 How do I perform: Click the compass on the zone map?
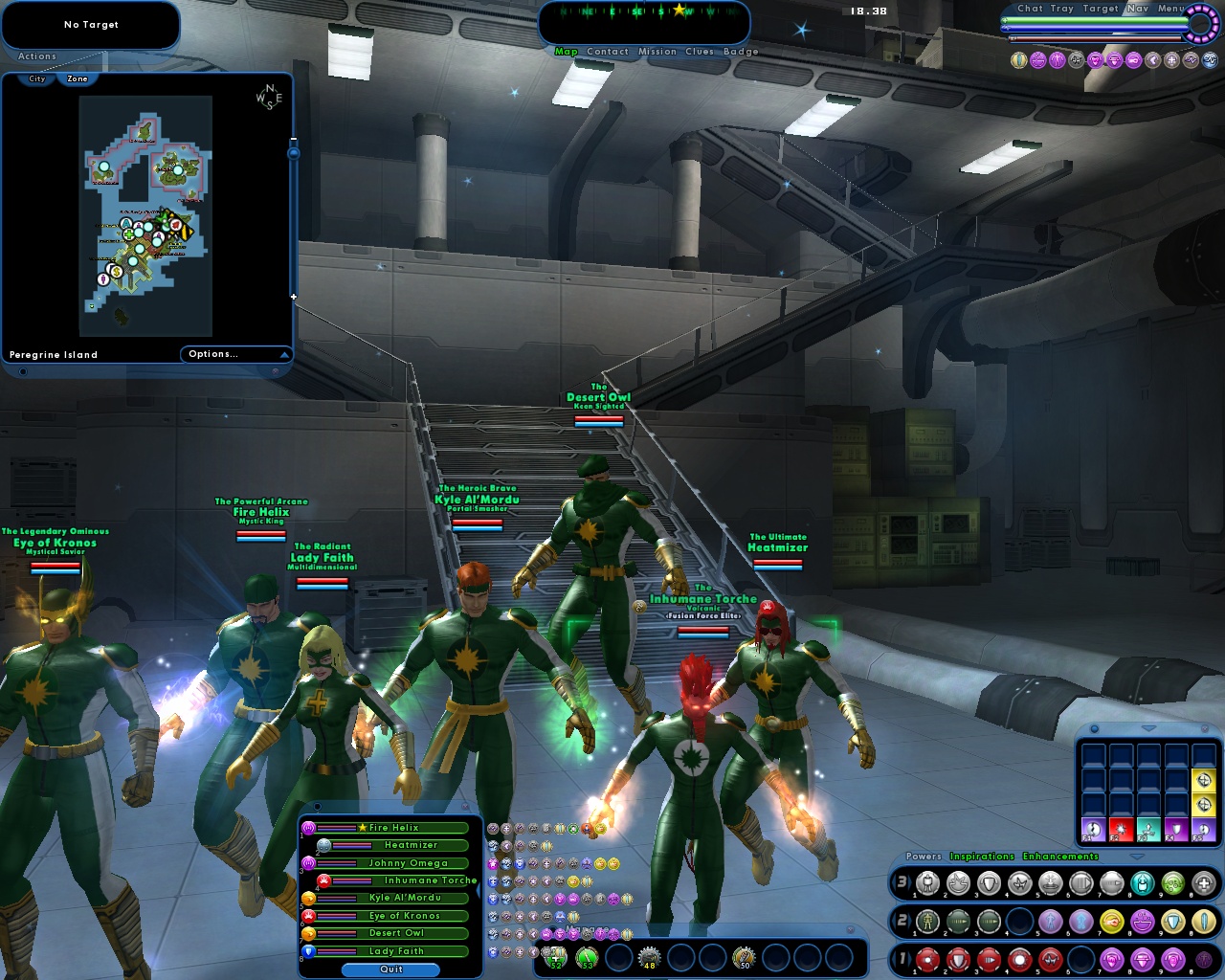point(270,100)
